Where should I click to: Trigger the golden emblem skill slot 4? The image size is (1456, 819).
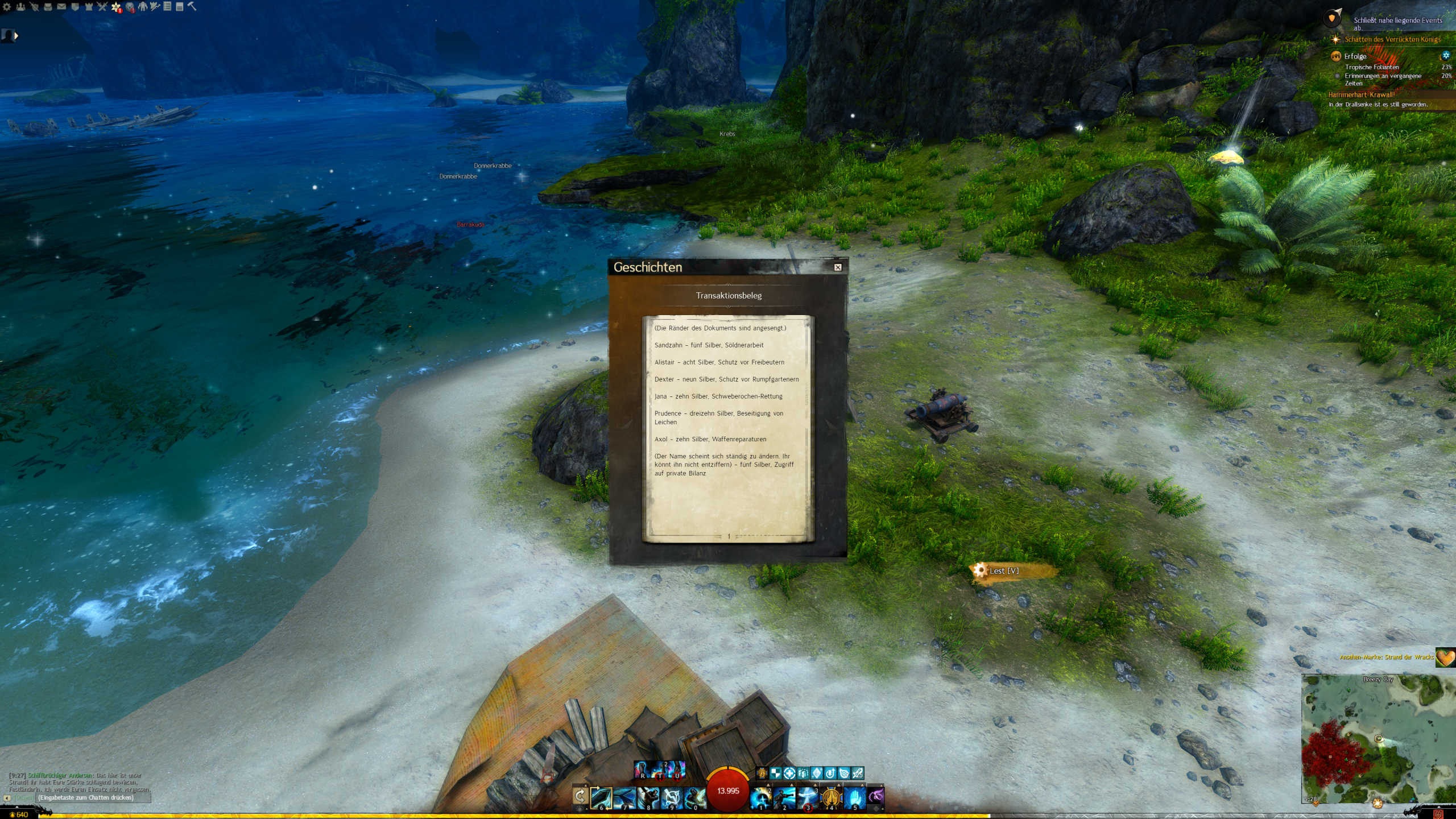[831, 797]
